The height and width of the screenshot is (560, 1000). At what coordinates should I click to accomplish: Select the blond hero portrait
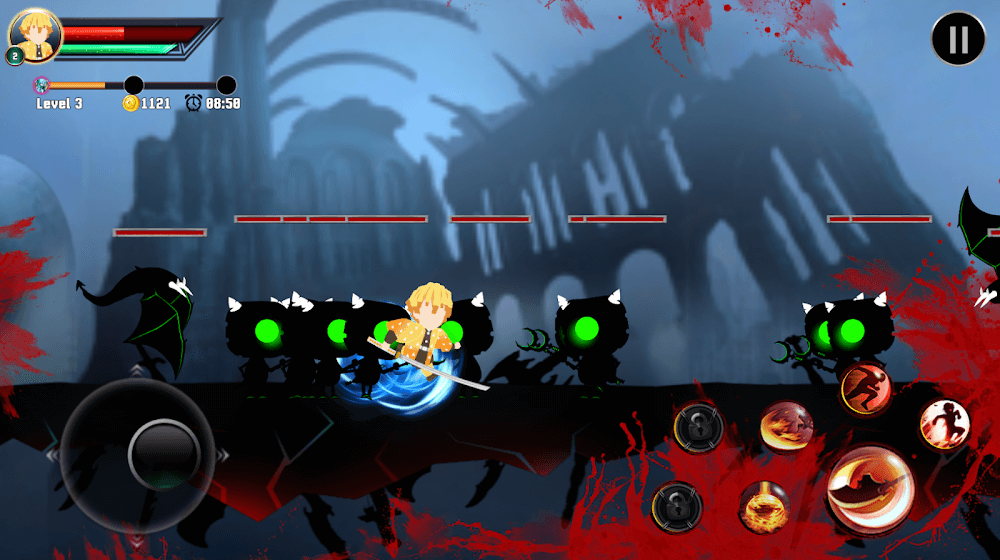pos(35,36)
